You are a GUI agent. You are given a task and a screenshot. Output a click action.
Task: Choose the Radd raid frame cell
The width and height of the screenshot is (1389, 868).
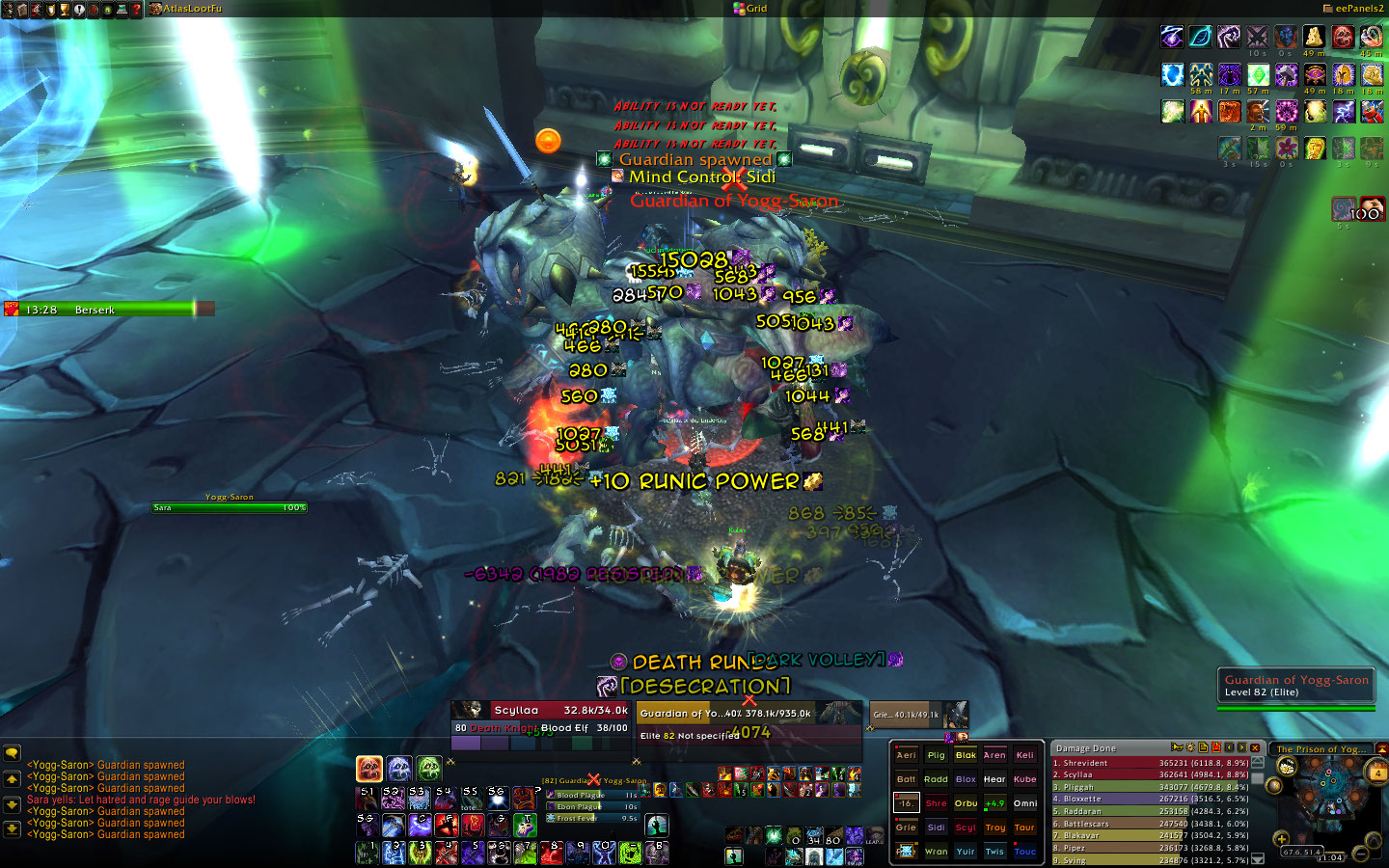pyautogui.click(x=936, y=779)
